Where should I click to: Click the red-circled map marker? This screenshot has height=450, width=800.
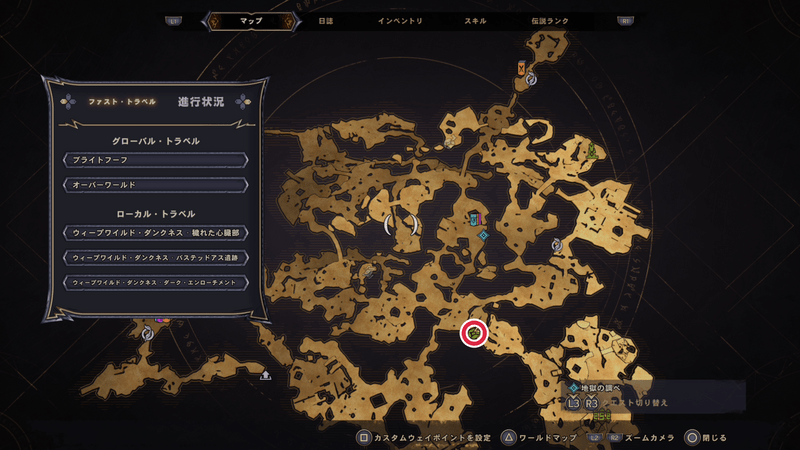474,333
